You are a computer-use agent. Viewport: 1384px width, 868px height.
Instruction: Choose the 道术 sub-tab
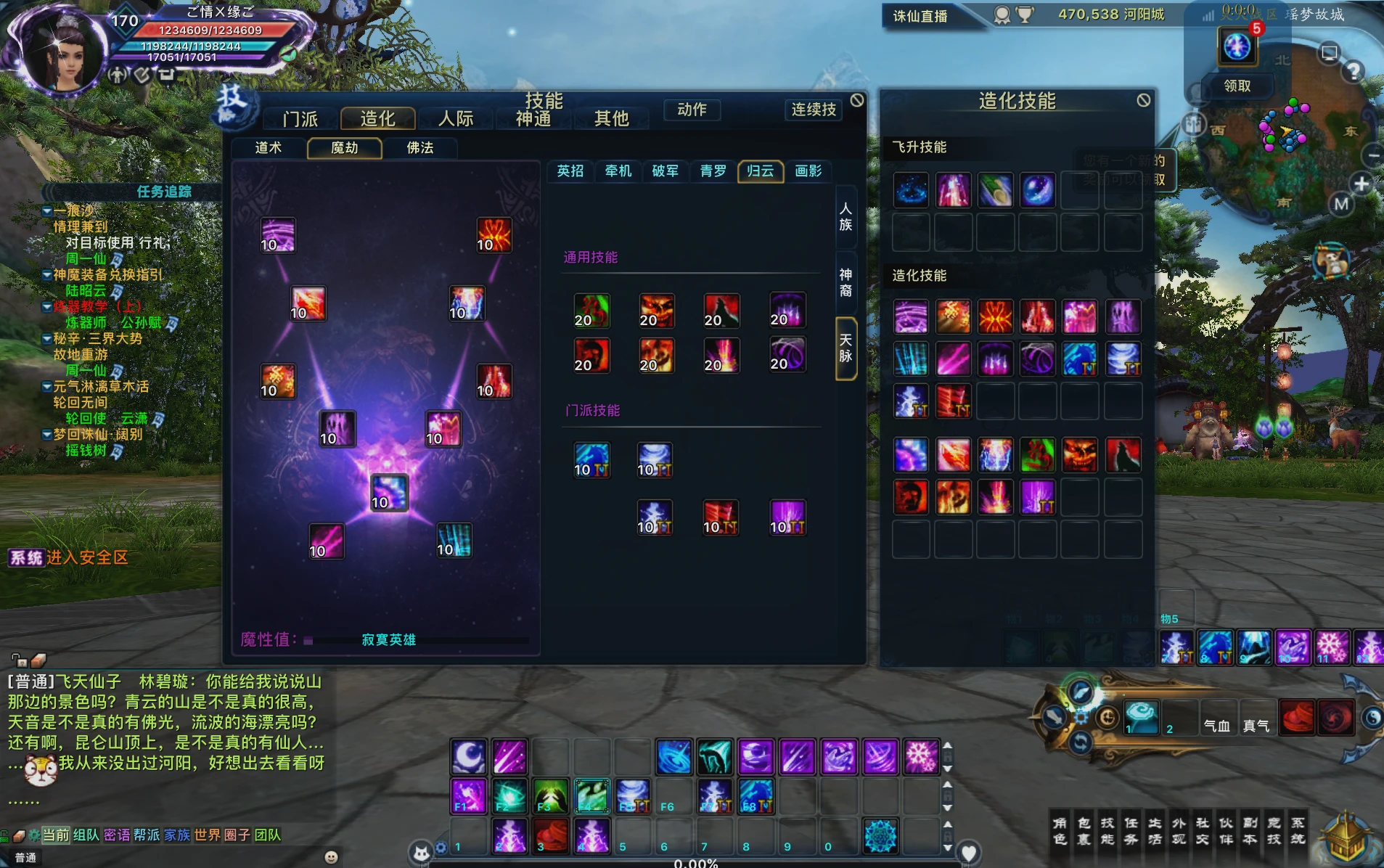pyautogui.click(x=269, y=148)
